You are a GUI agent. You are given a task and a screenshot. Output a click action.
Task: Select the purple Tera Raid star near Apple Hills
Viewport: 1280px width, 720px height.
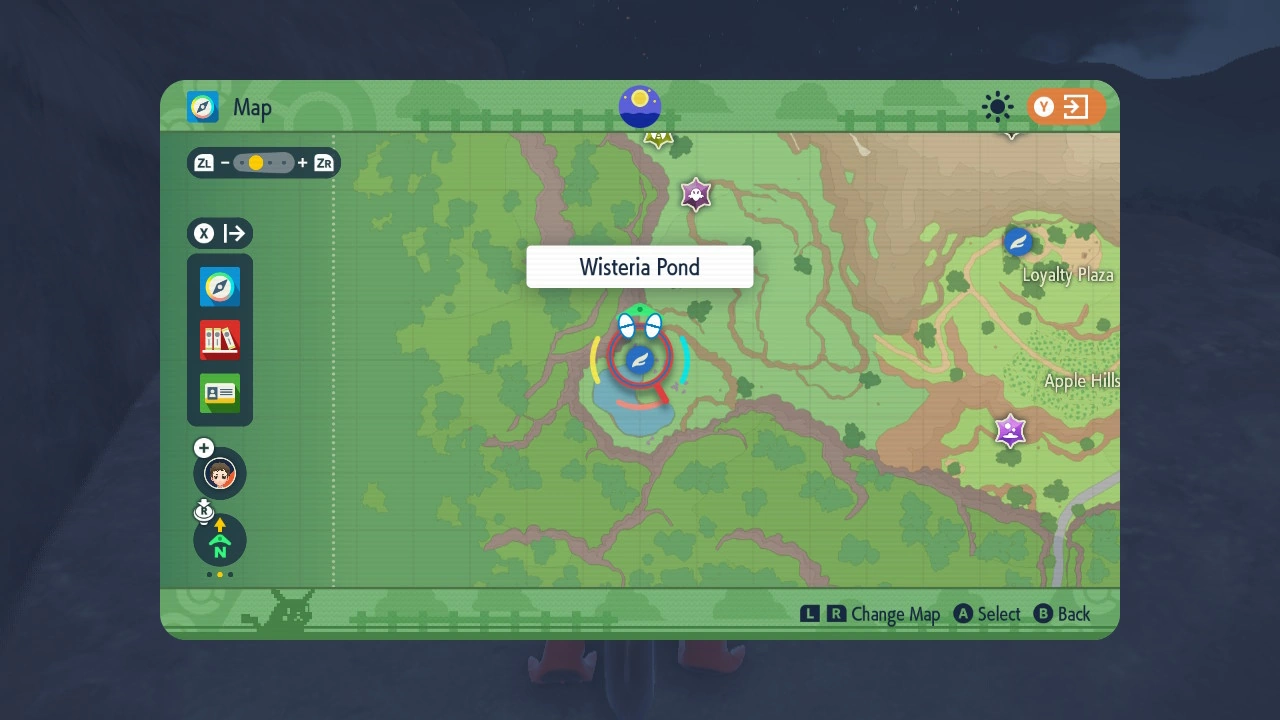(x=1010, y=431)
